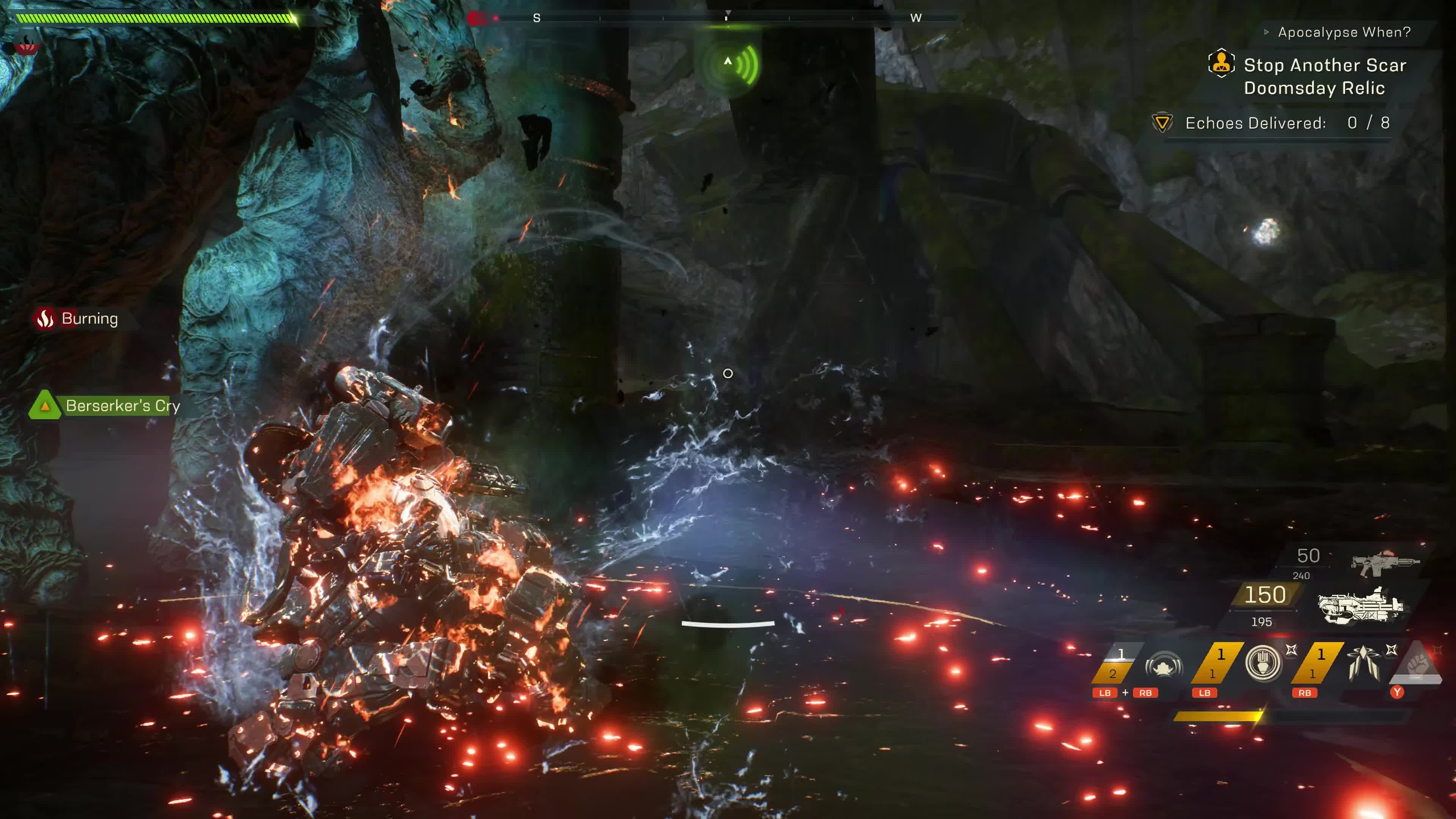1456x819 pixels.
Task: Click the Burning status effect indicator
Action: tap(77, 319)
